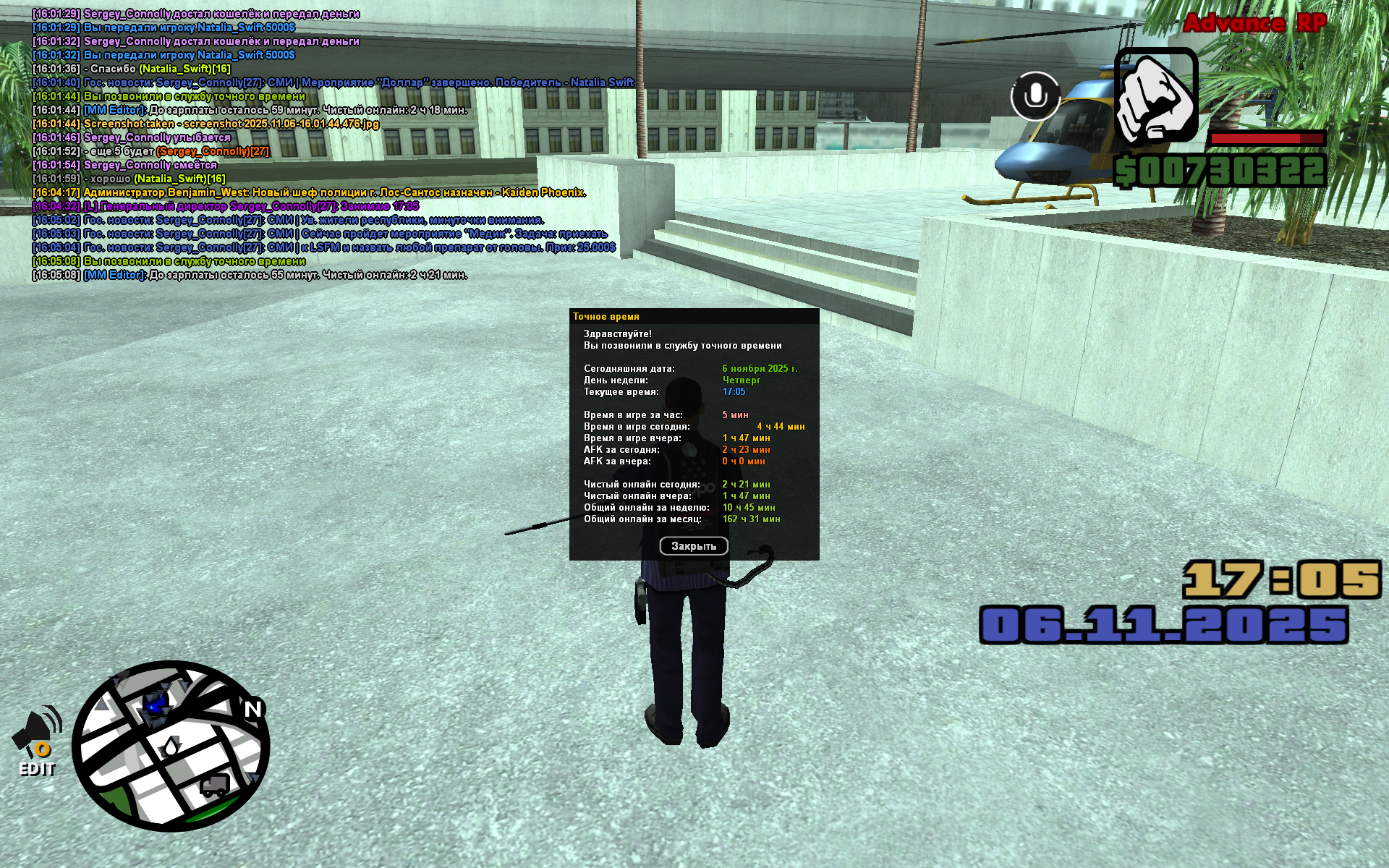Click the circular radar minimap

[x=171, y=745]
